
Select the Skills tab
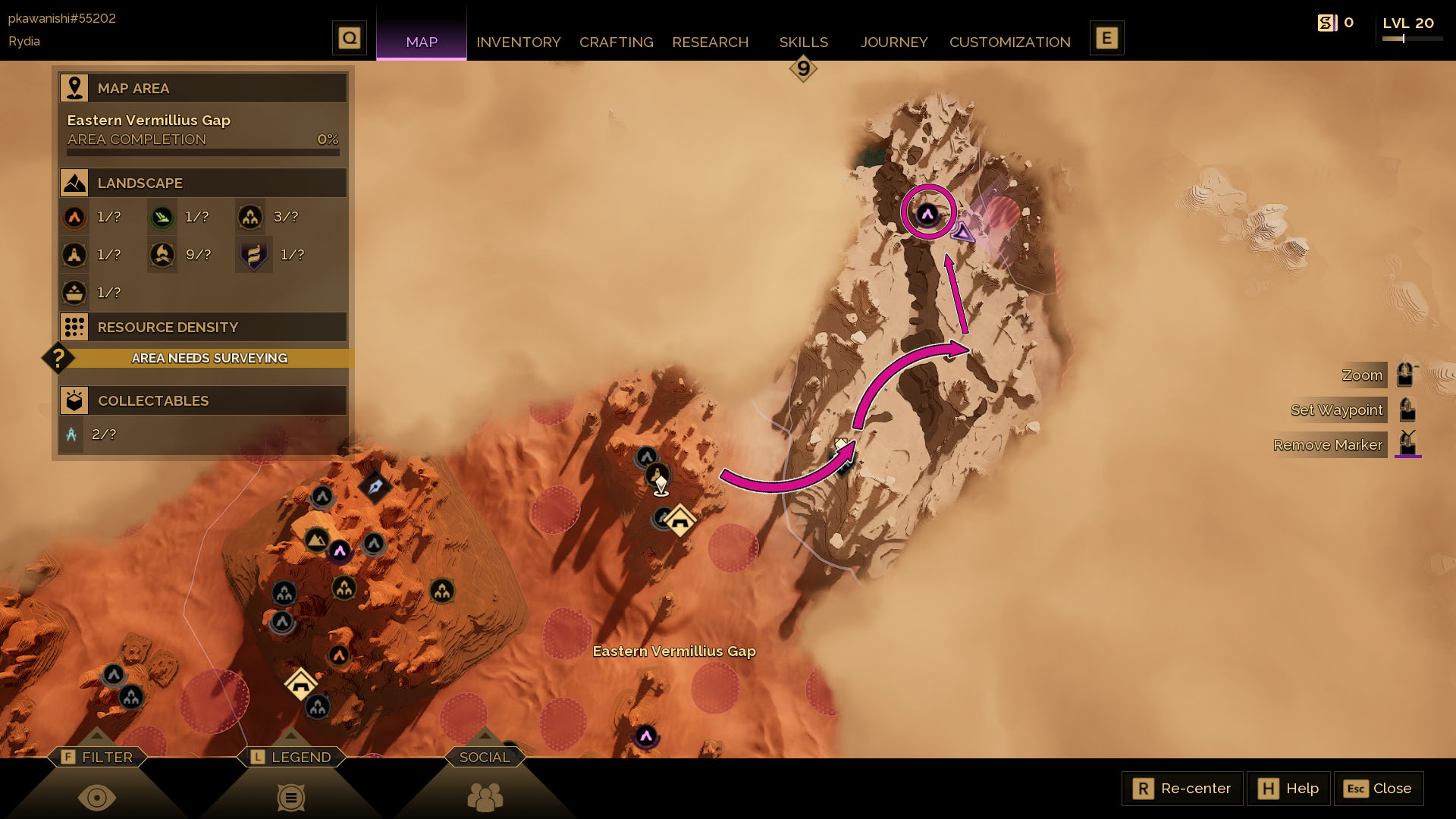click(x=803, y=42)
